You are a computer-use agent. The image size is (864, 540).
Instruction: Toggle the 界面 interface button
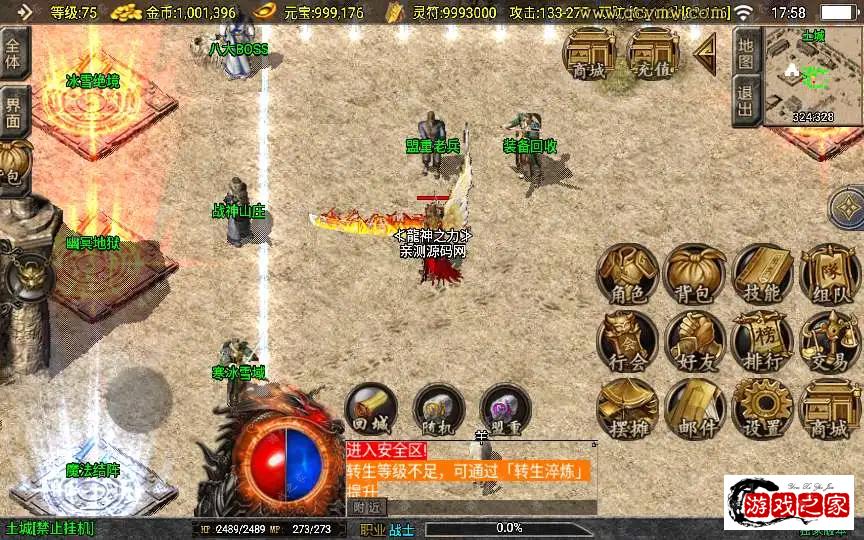tap(14, 111)
